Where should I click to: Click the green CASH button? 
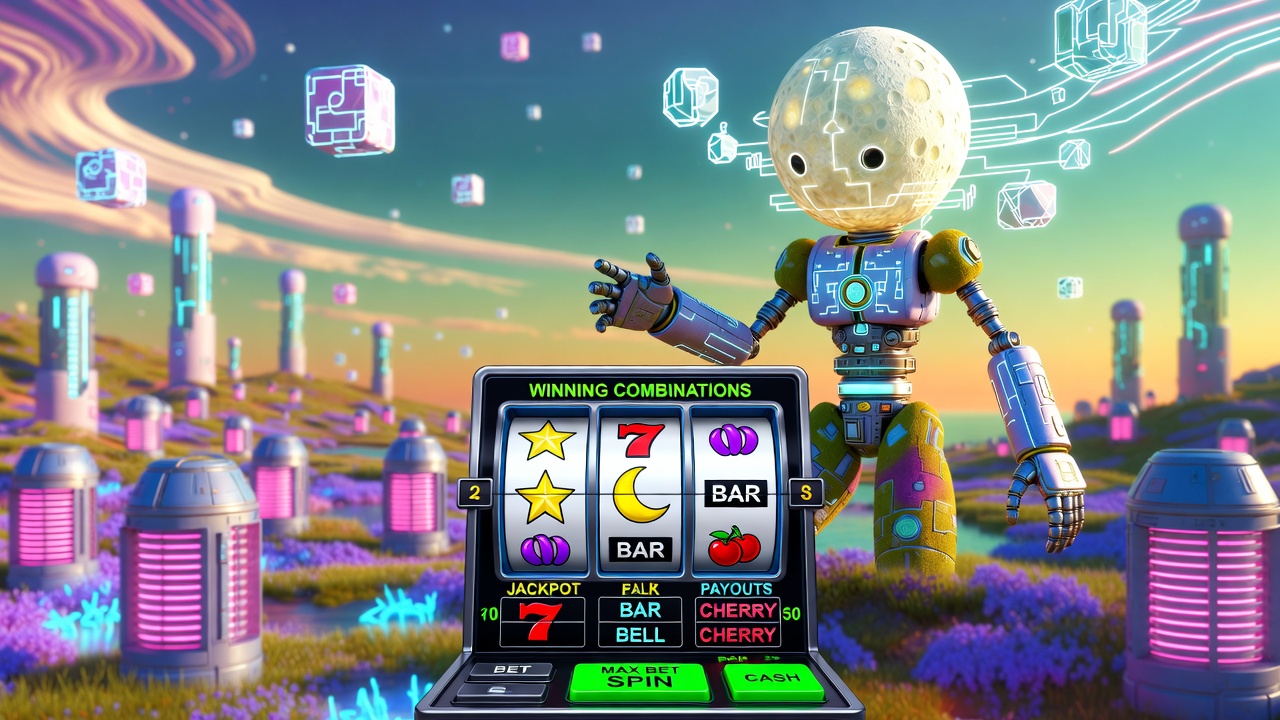tap(773, 679)
